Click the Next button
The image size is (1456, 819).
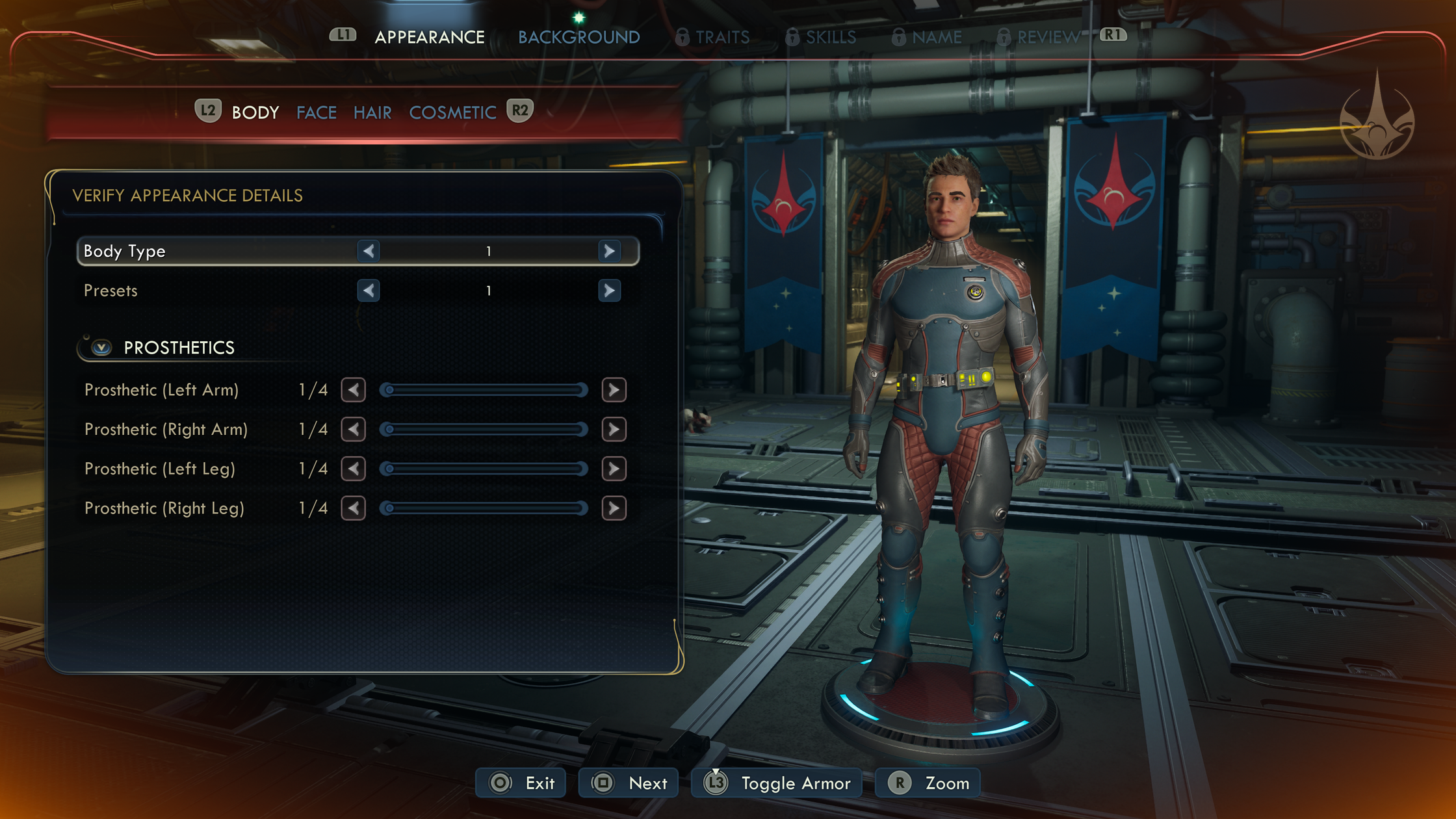tap(629, 783)
